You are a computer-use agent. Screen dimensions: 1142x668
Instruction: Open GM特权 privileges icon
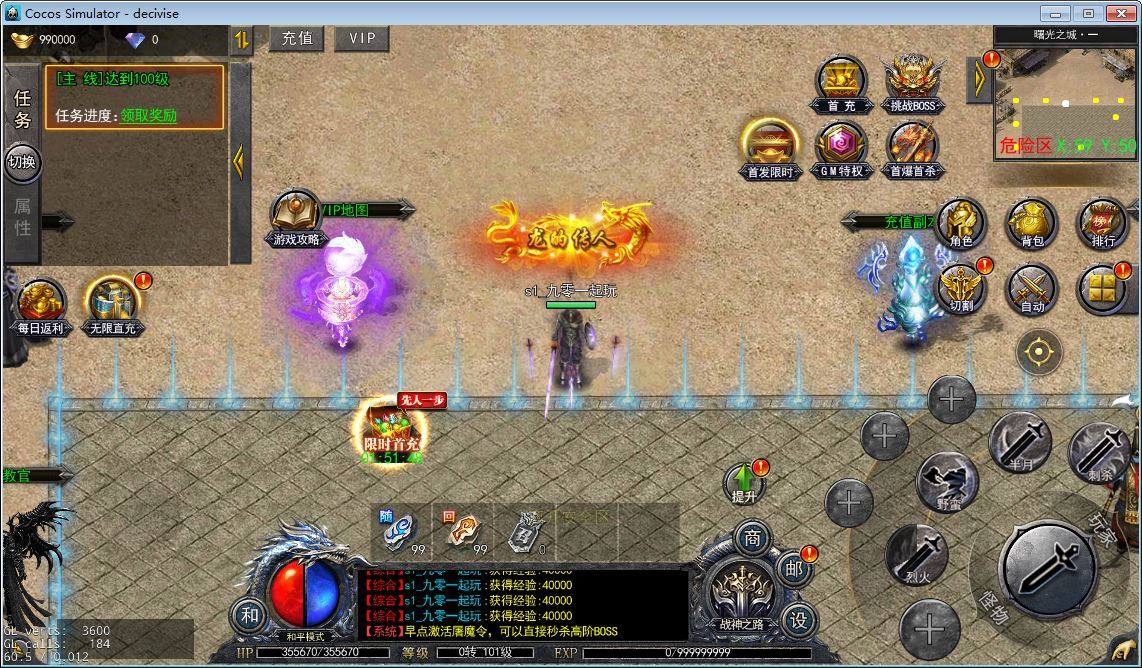(840, 148)
